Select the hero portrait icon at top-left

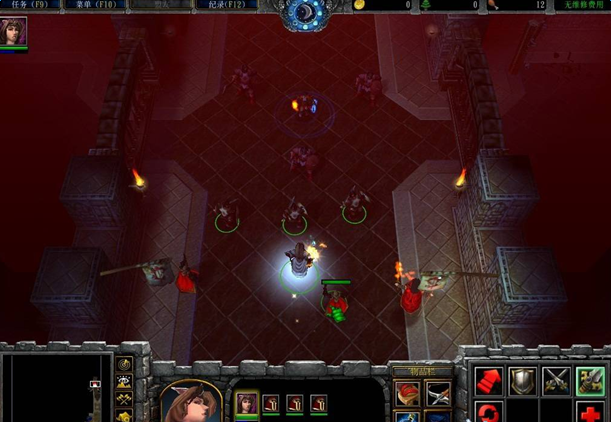point(14,32)
